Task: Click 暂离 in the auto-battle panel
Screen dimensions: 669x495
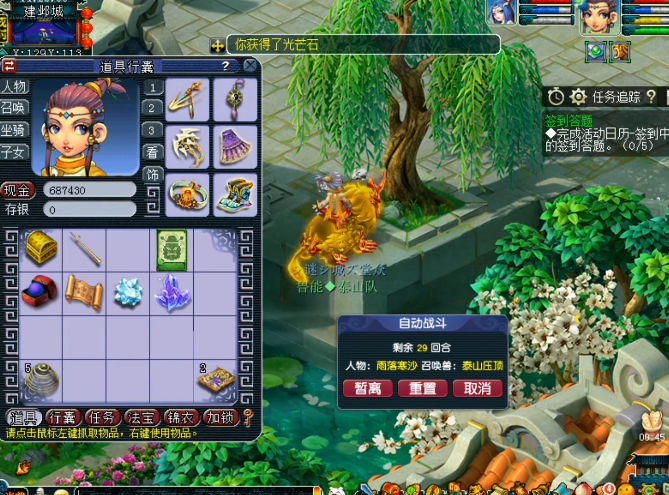Action: tap(367, 388)
